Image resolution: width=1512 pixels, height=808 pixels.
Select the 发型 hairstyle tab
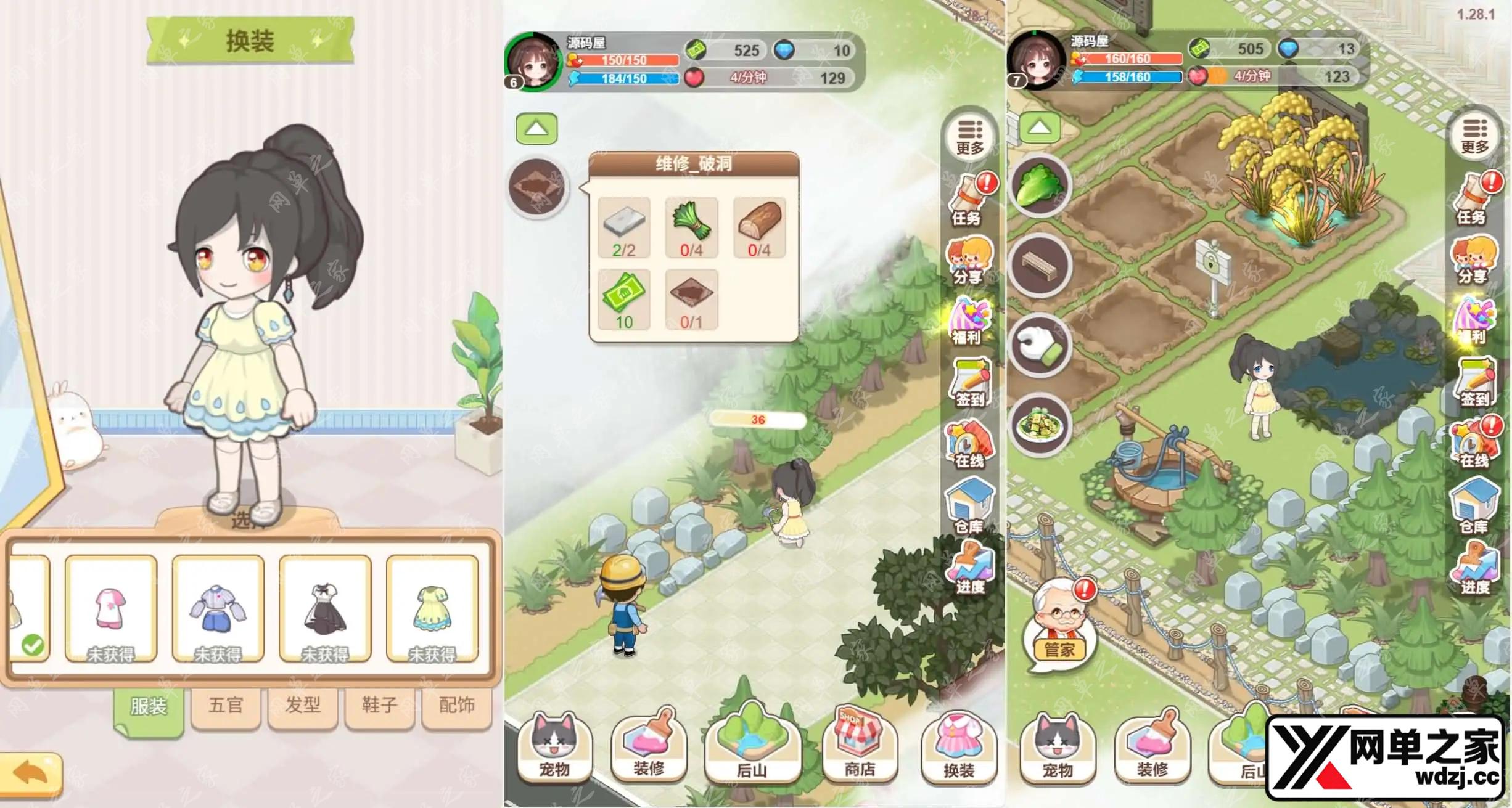[x=303, y=705]
